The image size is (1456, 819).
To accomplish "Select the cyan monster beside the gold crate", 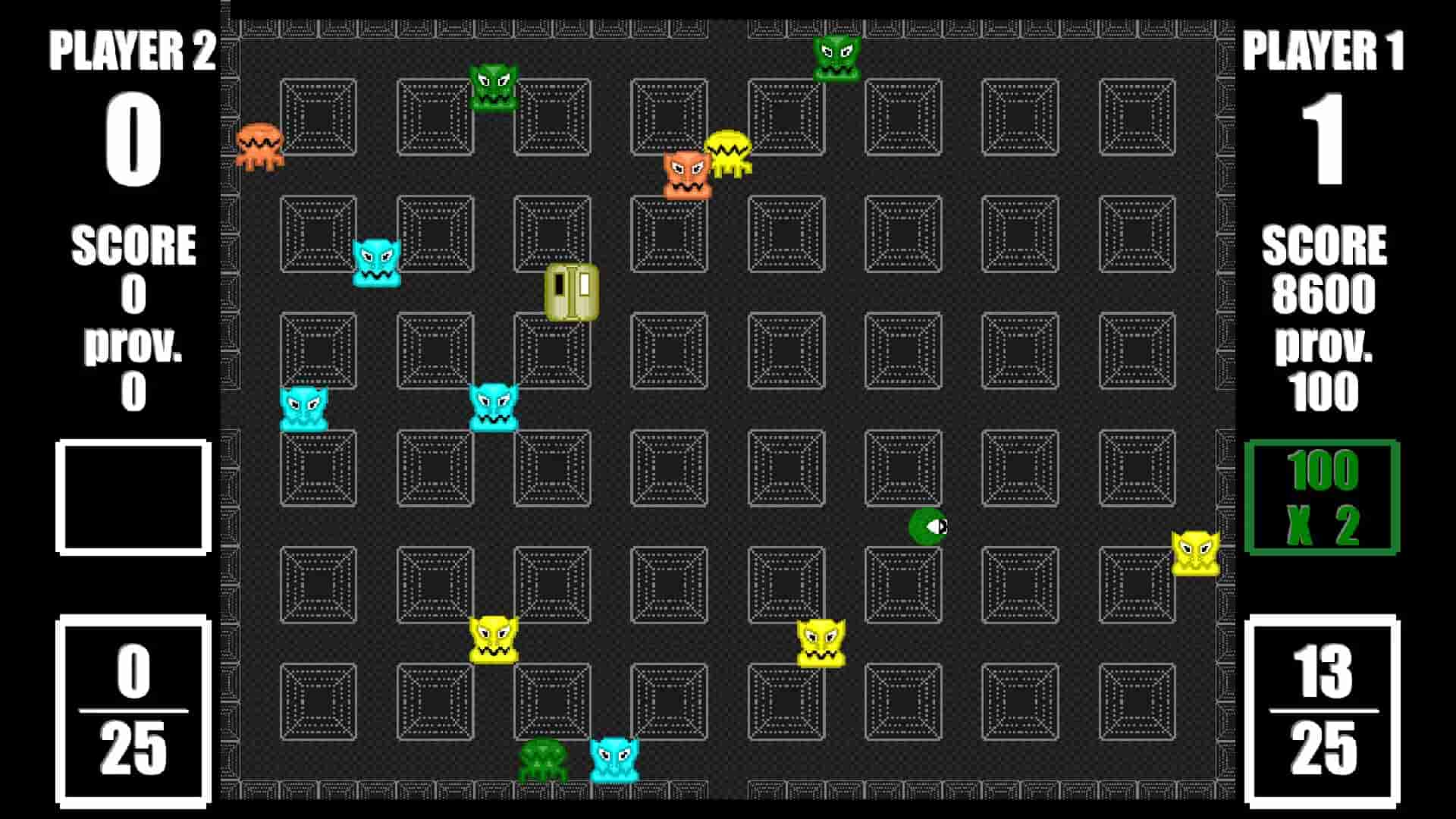I will tap(375, 264).
